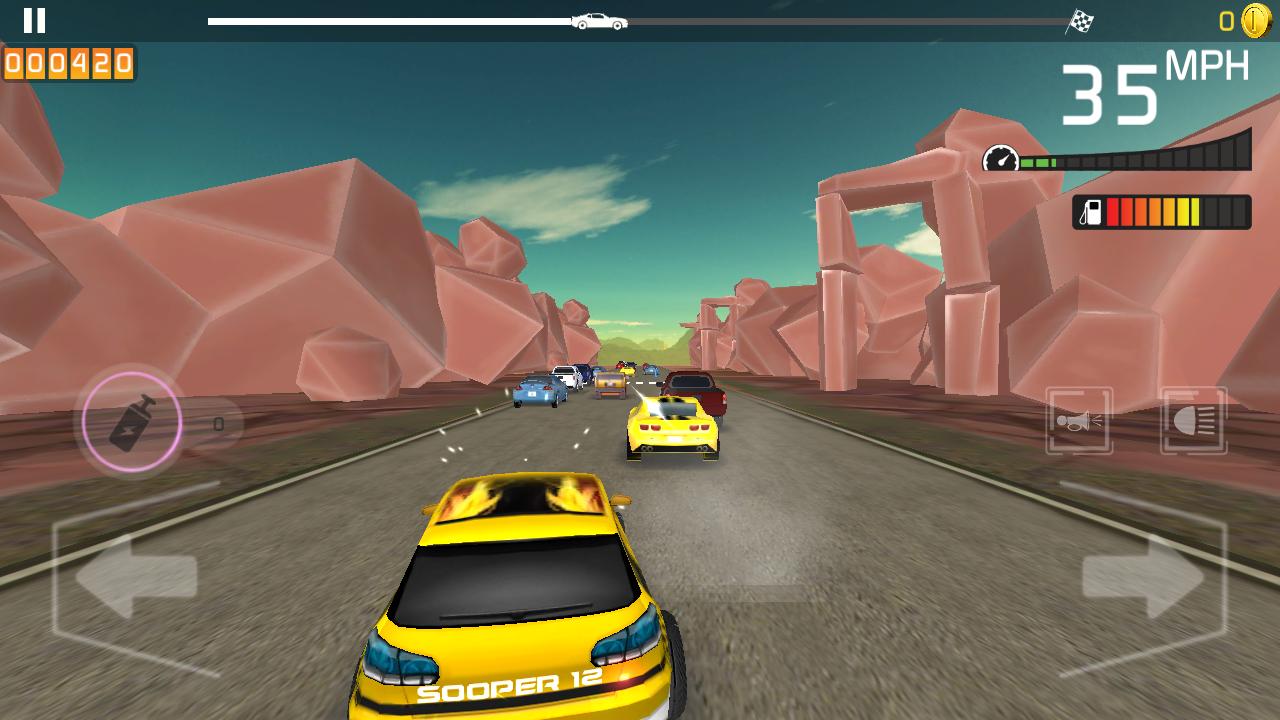1280x720 pixels.
Task: Click the orange fuel level bar
Action: 1150,211
